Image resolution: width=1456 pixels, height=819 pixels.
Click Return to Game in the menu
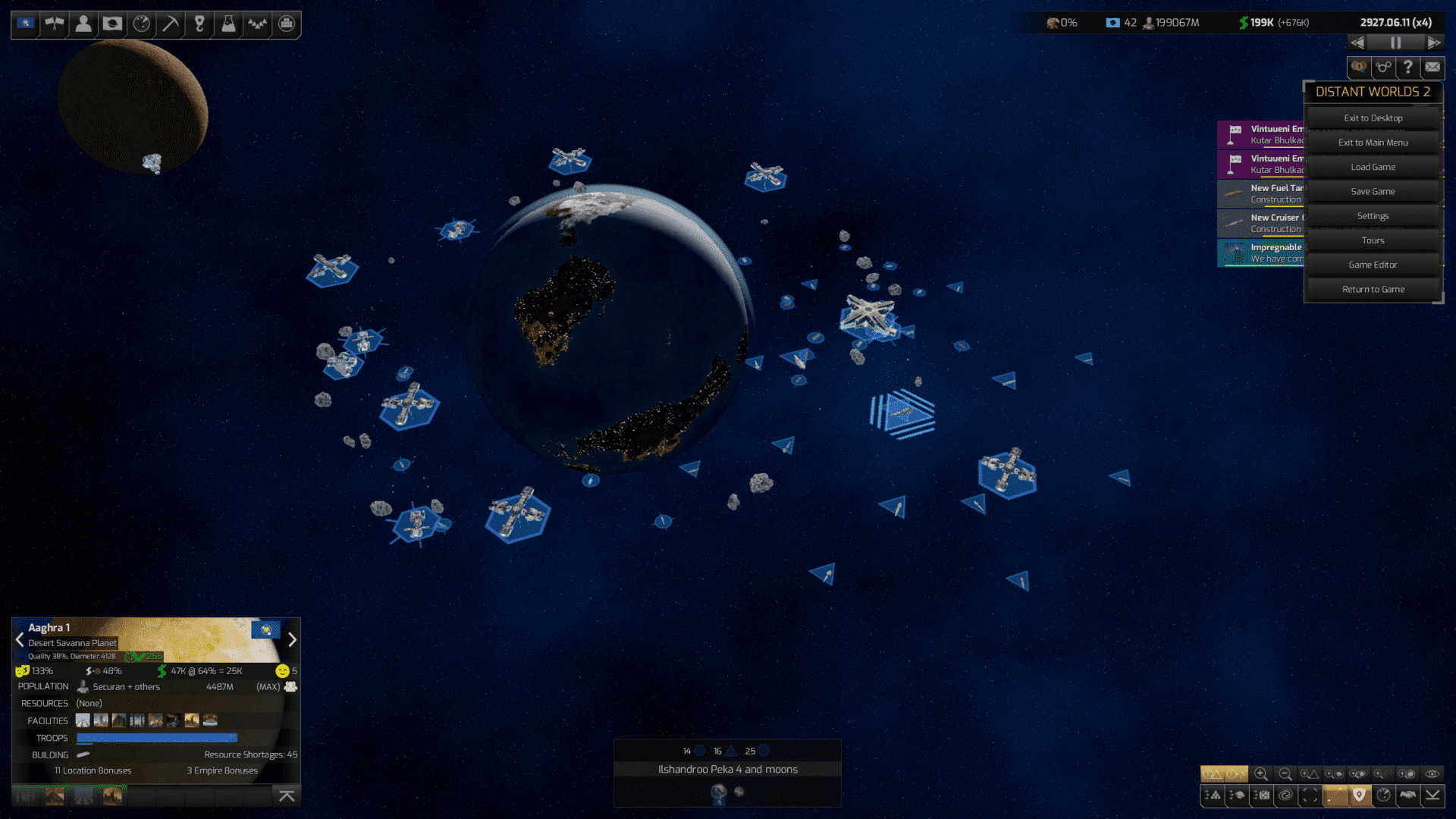[x=1373, y=289]
